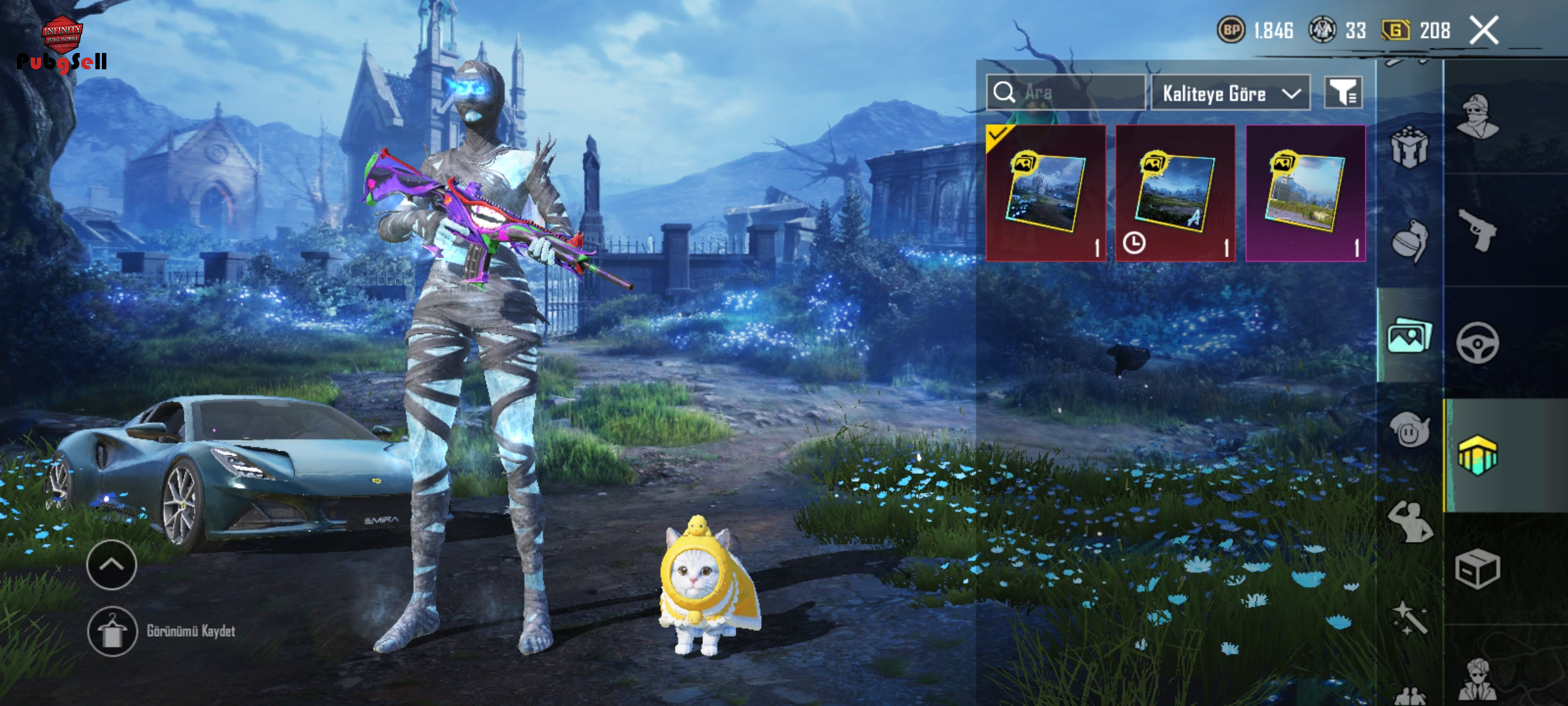Show the character outfit category
The height and width of the screenshot is (706, 1568).
pyautogui.click(x=1478, y=118)
